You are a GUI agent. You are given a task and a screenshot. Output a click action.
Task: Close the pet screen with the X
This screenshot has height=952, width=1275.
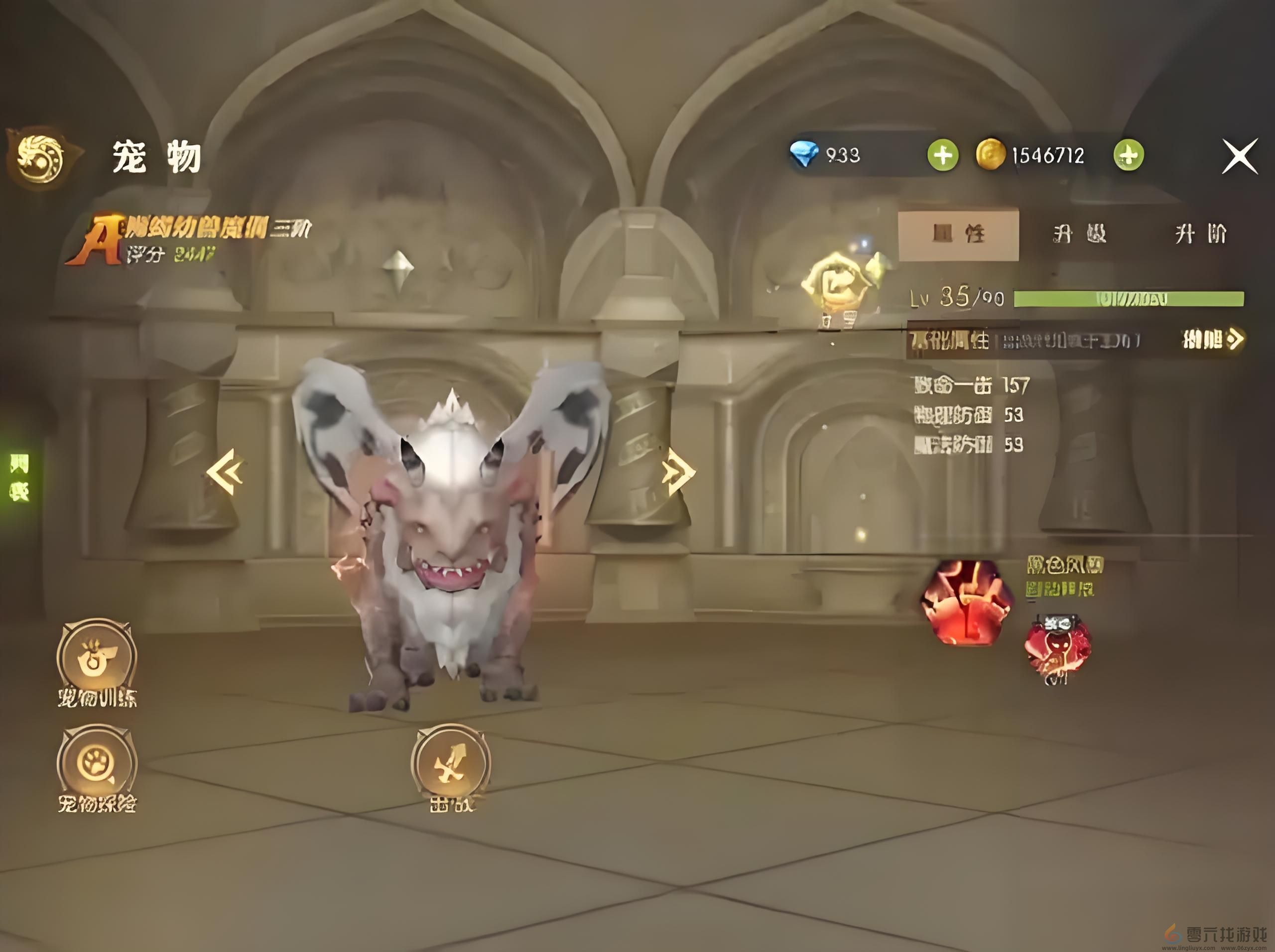click(x=1239, y=155)
